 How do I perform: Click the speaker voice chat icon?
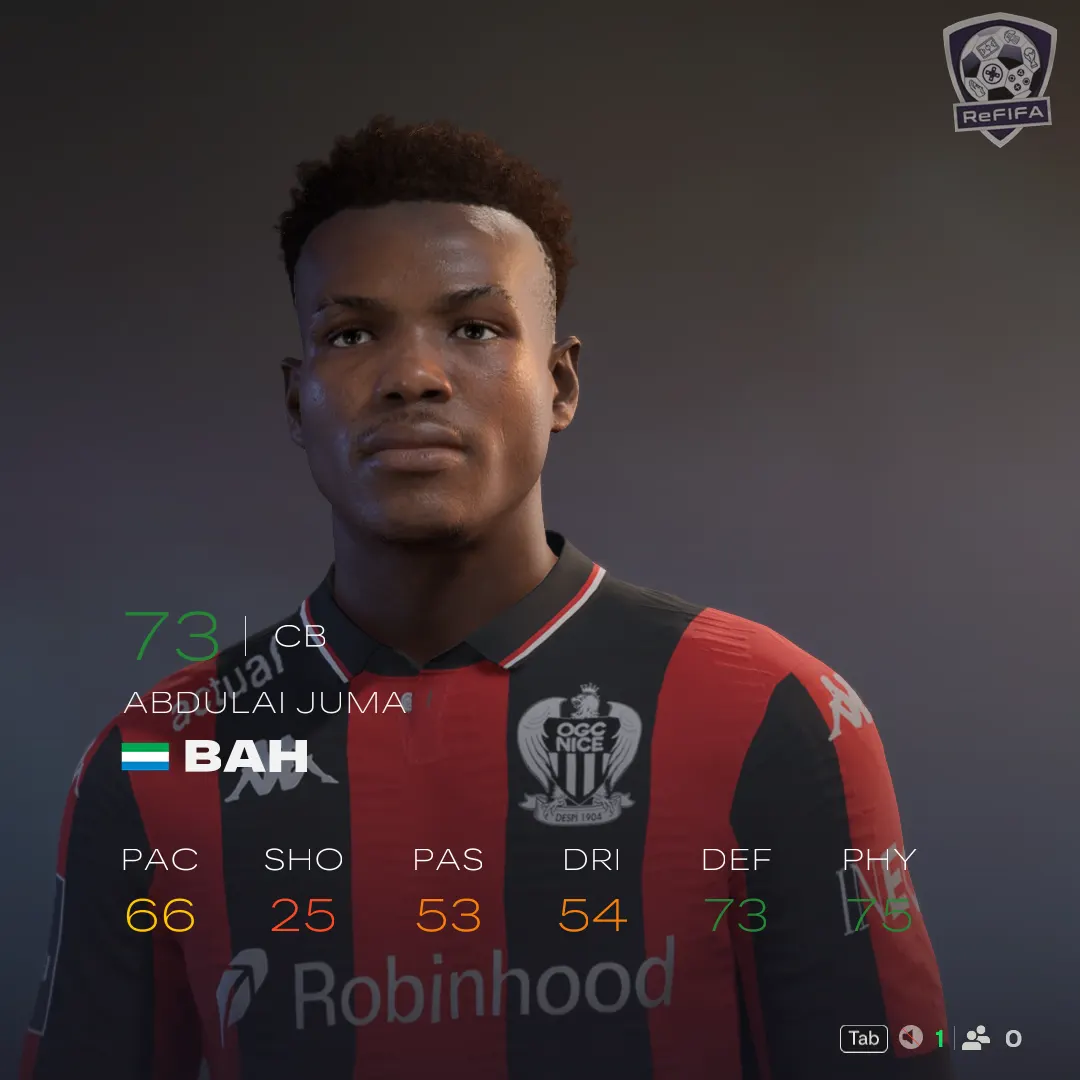click(x=910, y=1038)
